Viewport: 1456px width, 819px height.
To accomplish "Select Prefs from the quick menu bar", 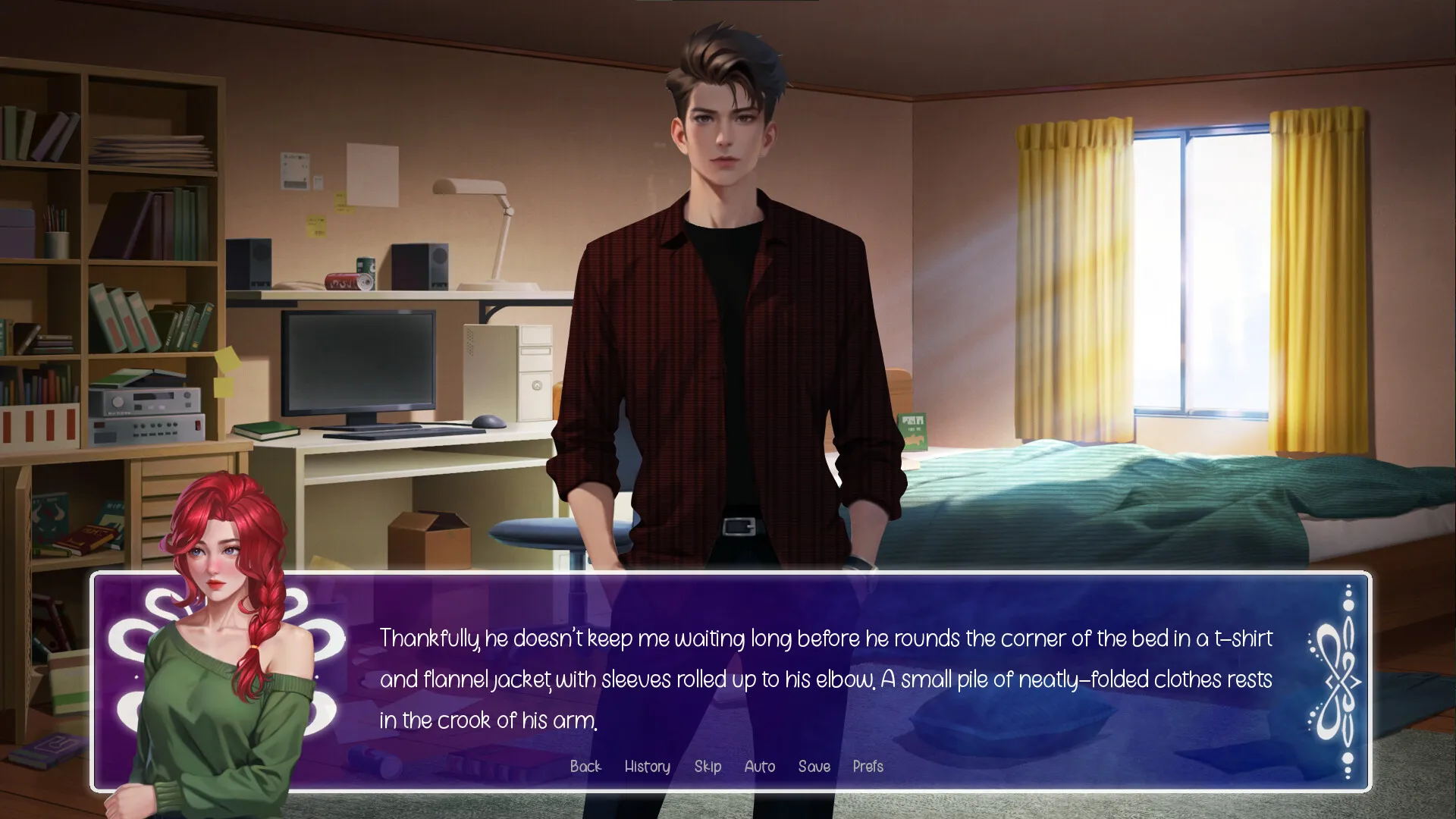I will 868,767.
